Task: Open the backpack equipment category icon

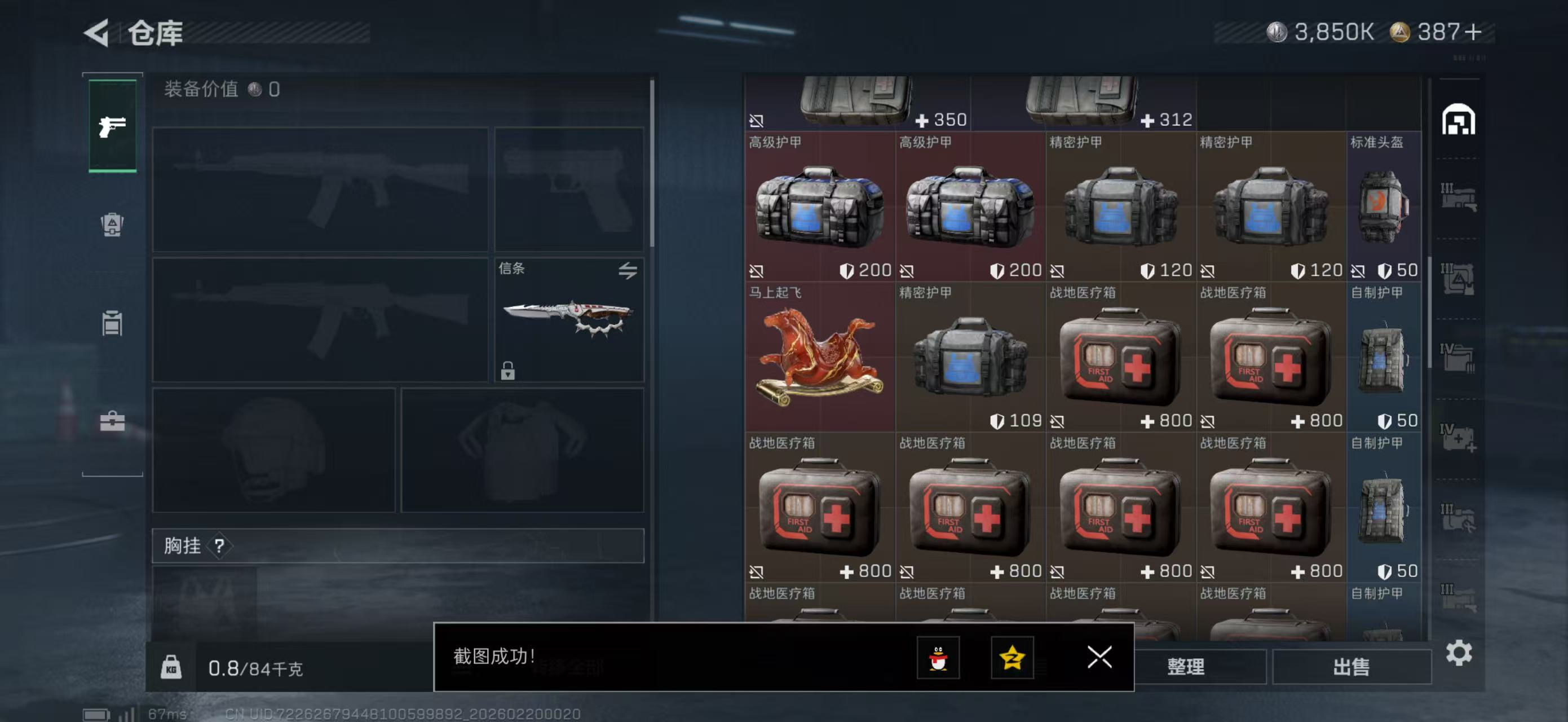Action: tap(112, 225)
